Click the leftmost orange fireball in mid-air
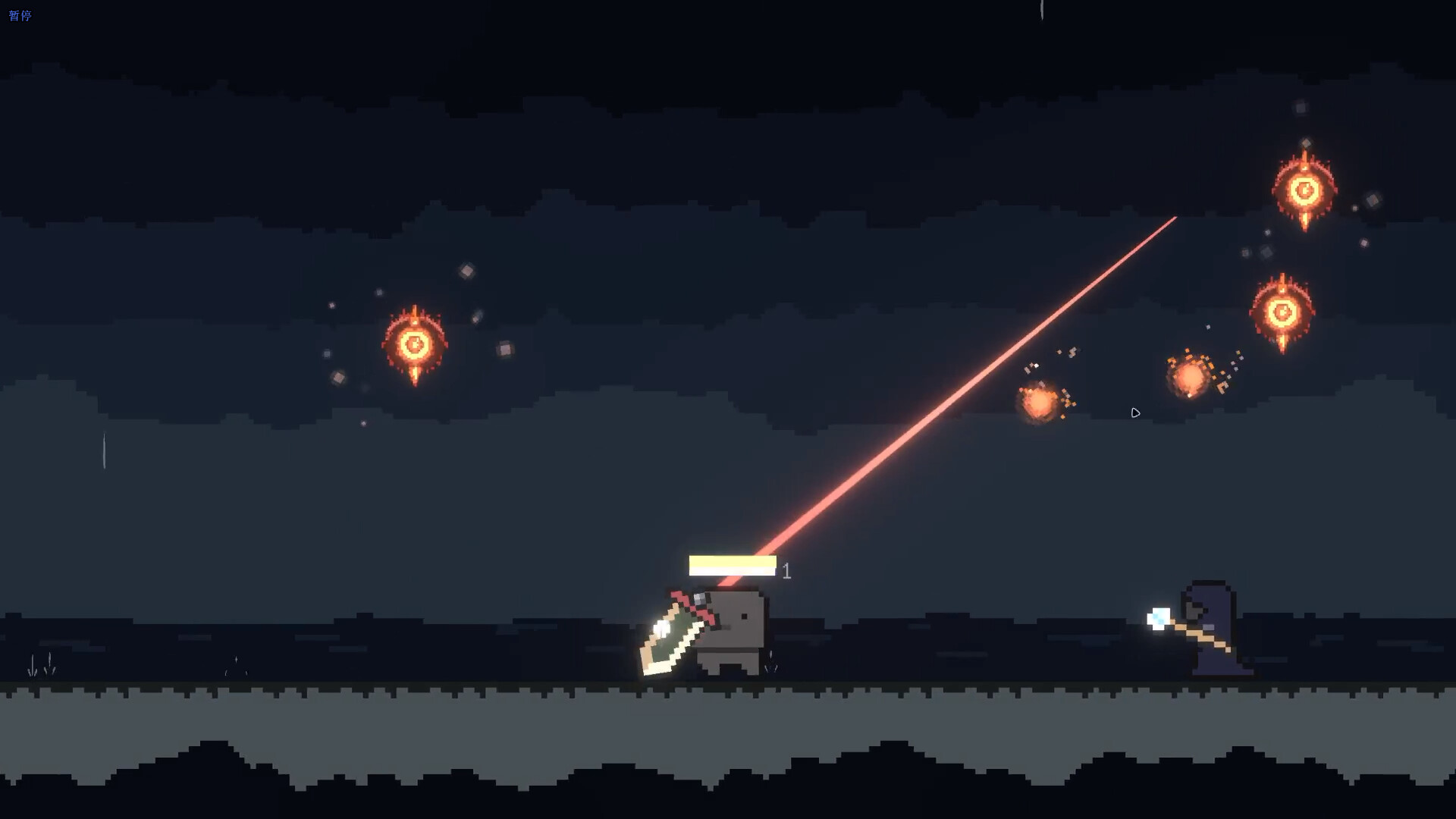Viewport: 1456px width, 819px height. (x=1039, y=403)
